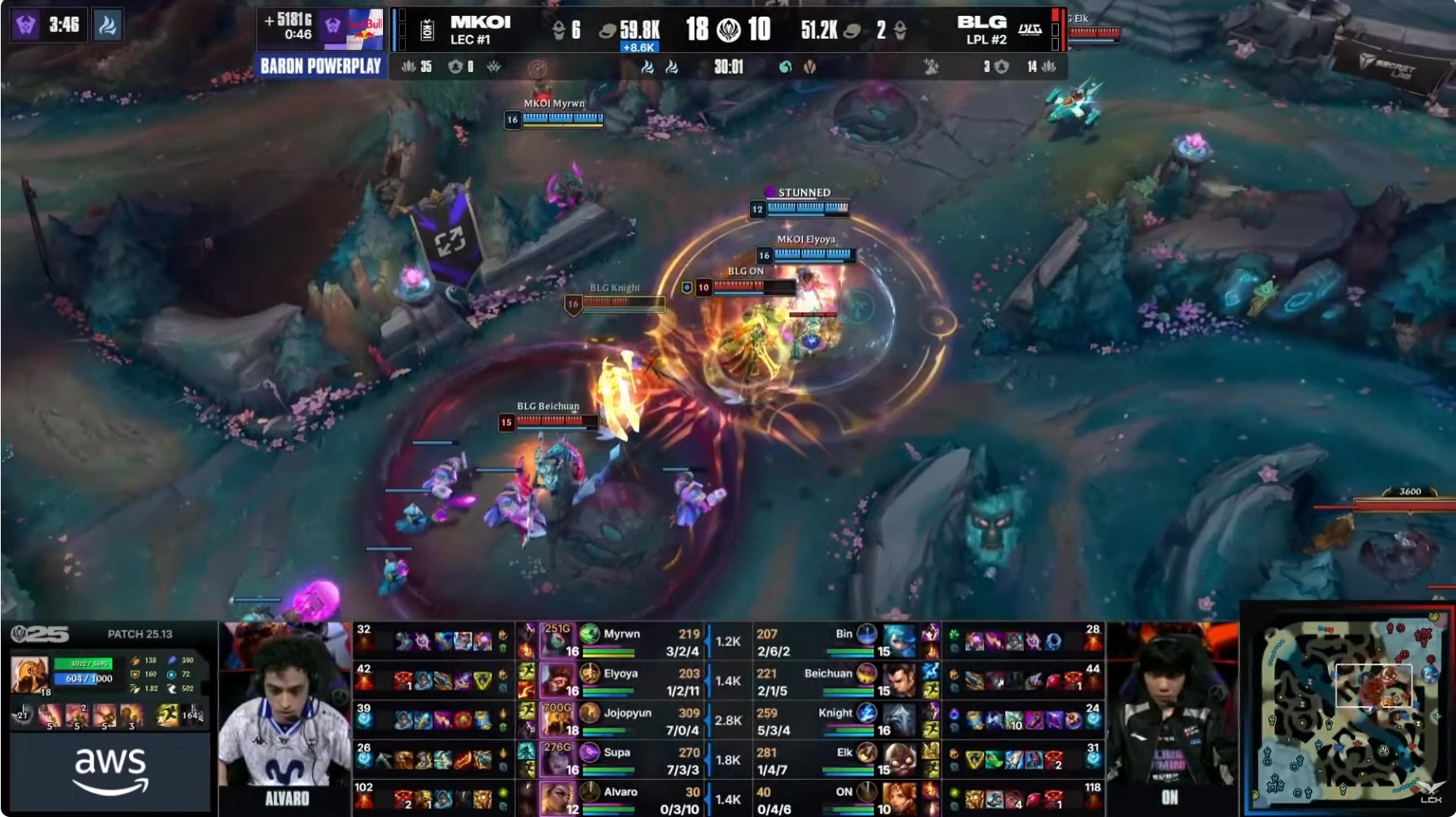The height and width of the screenshot is (817, 1456).
Task: Click the AWS sponsor logo
Action: pyautogui.click(x=111, y=770)
